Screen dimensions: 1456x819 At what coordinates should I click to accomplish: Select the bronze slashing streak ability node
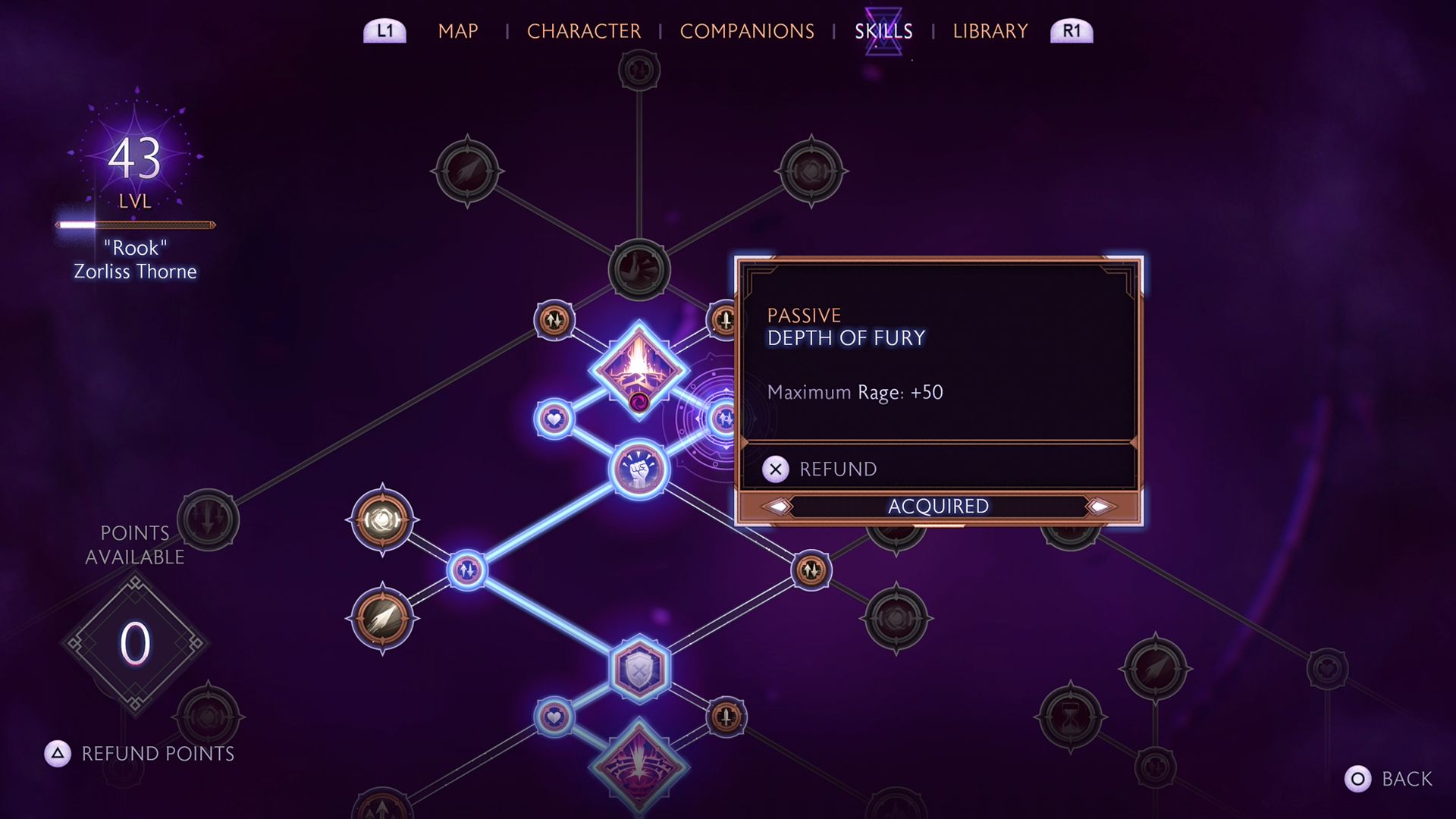tap(382, 619)
